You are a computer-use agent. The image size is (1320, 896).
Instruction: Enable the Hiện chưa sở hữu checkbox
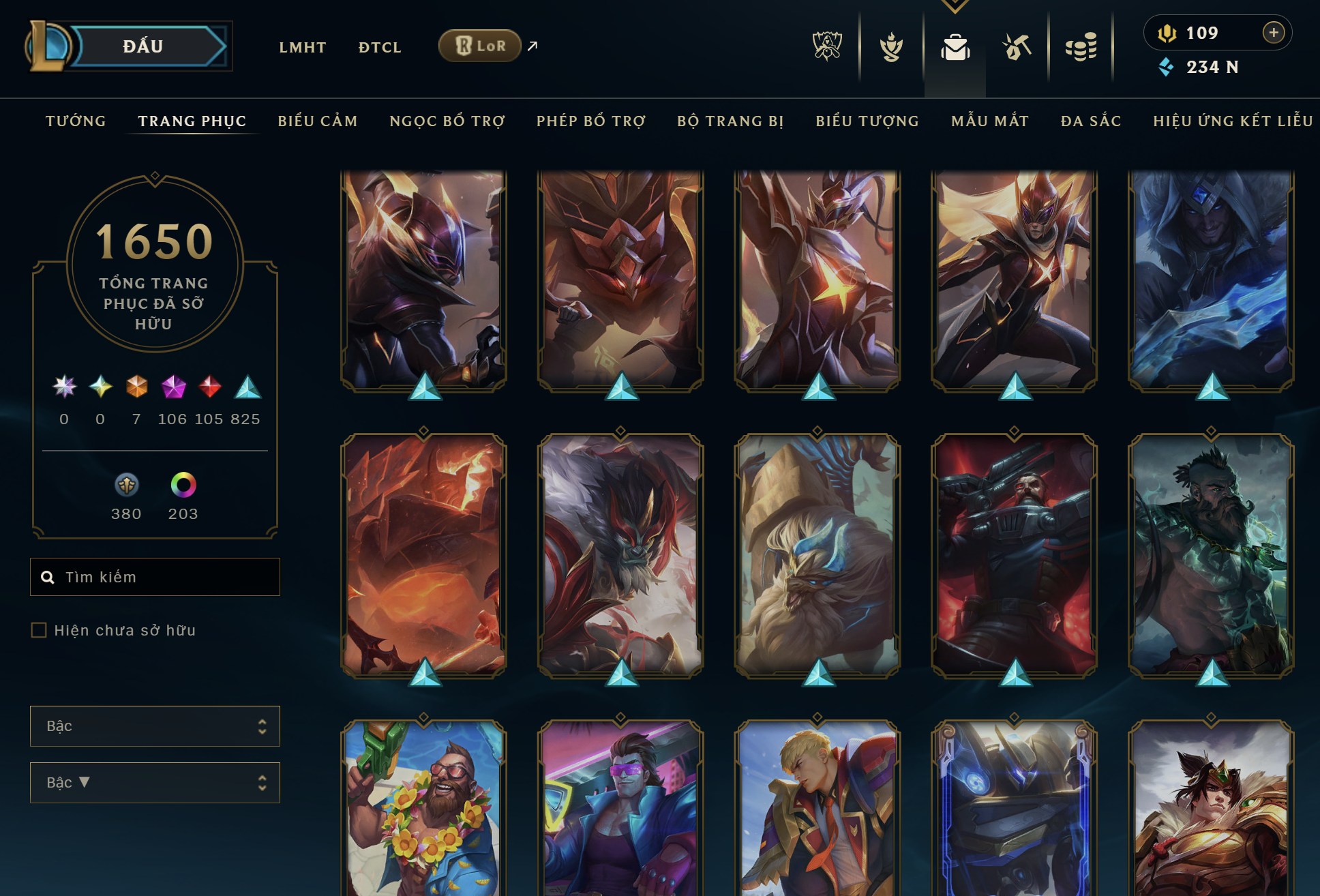click(x=37, y=631)
